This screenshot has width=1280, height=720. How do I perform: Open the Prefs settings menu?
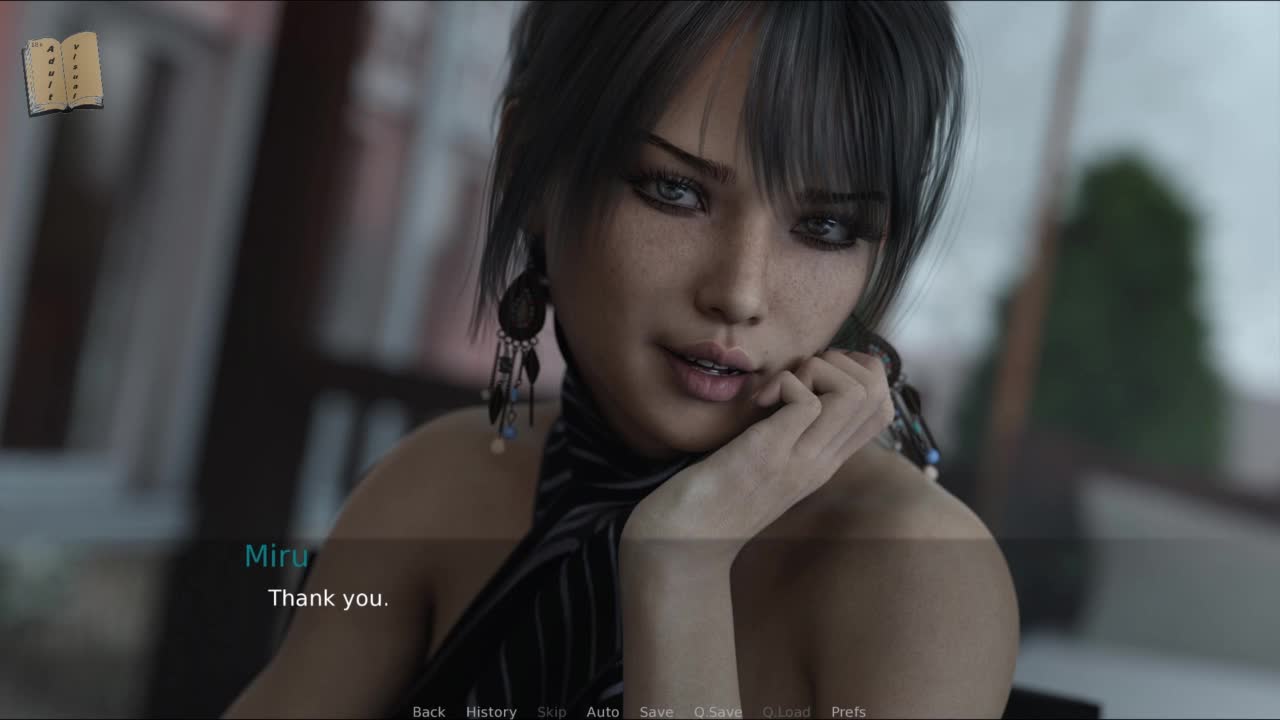coord(848,711)
